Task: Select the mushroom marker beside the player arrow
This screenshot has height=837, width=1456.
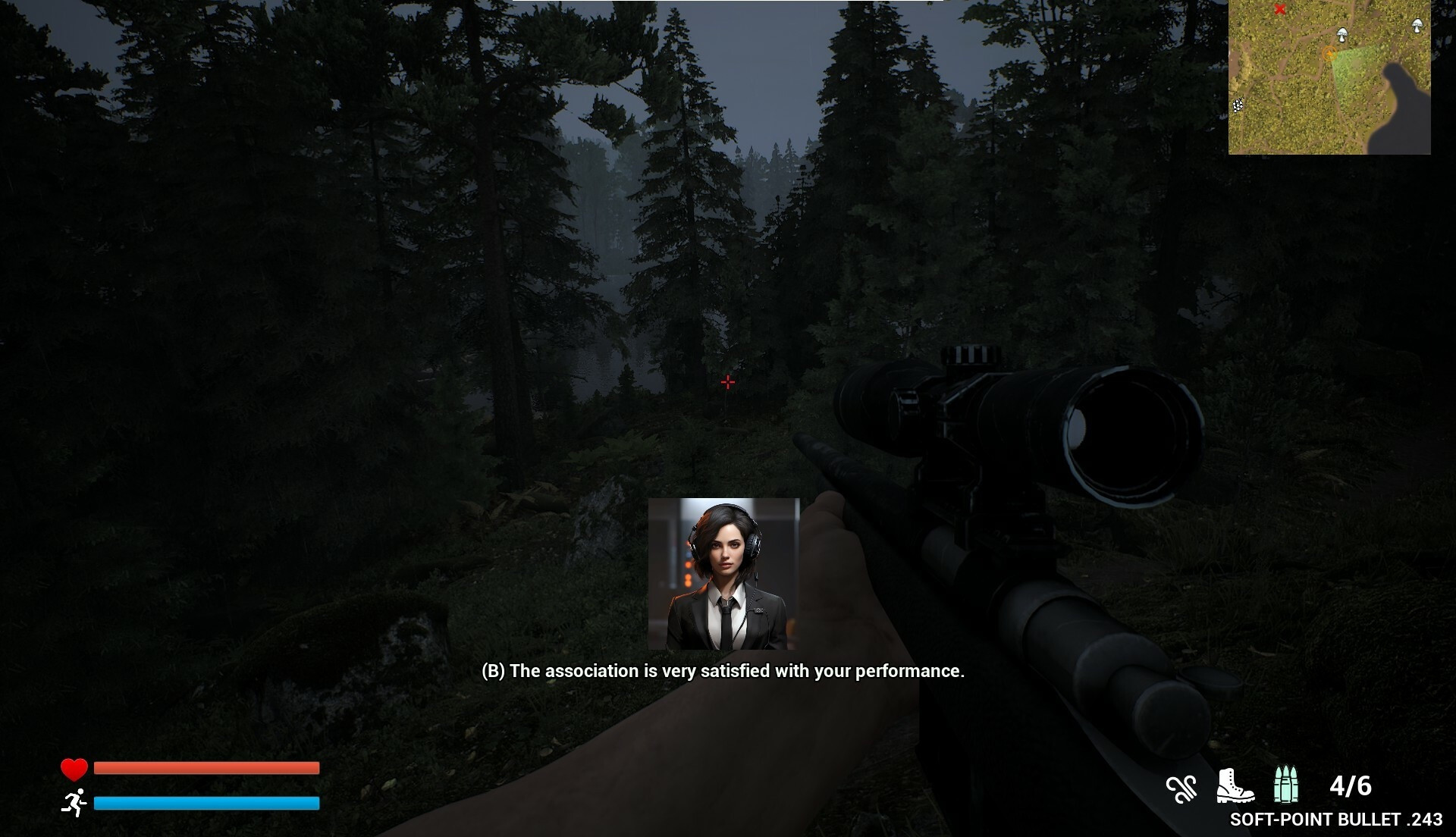Action: tap(1341, 34)
